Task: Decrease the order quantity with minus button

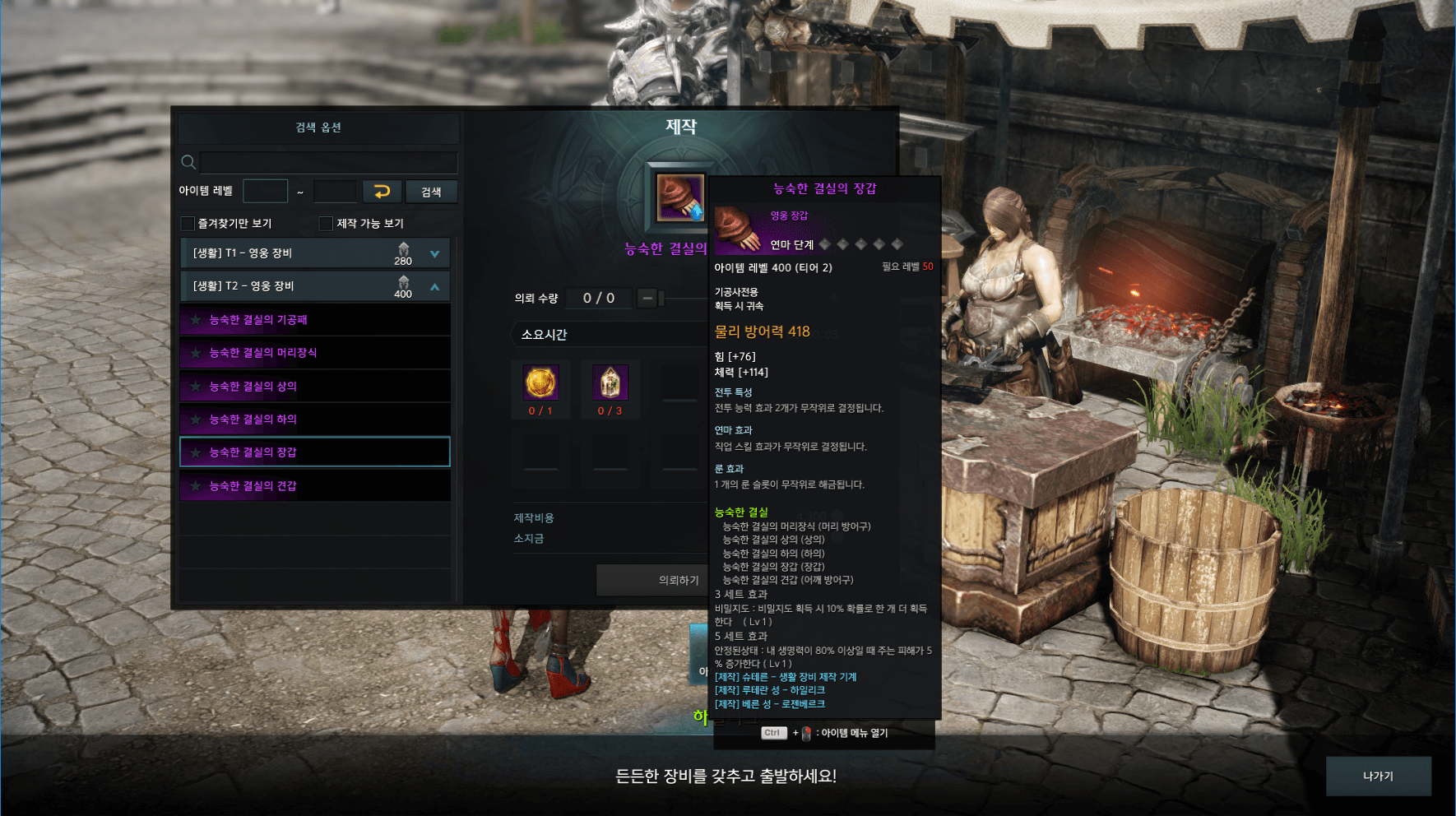Action: click(647, 298)
